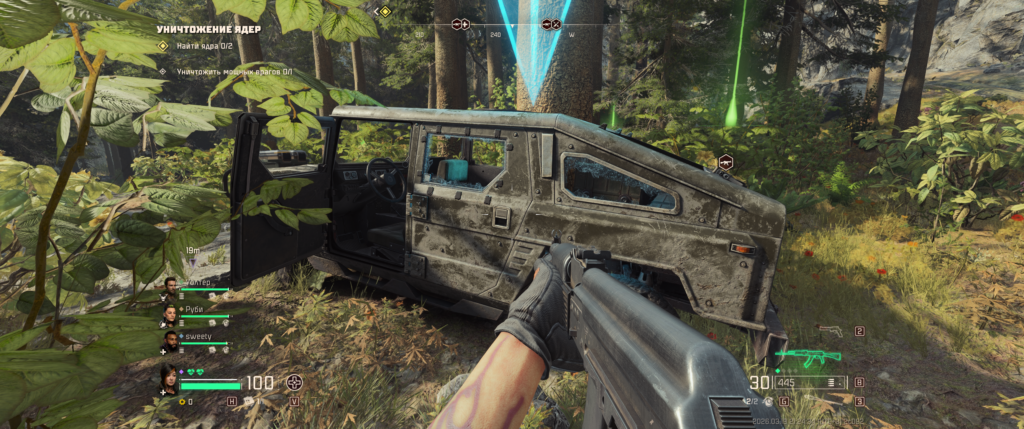Click teammate Руби's portrait
Viewport: 1024px width, 429px height.
[169, 315]
